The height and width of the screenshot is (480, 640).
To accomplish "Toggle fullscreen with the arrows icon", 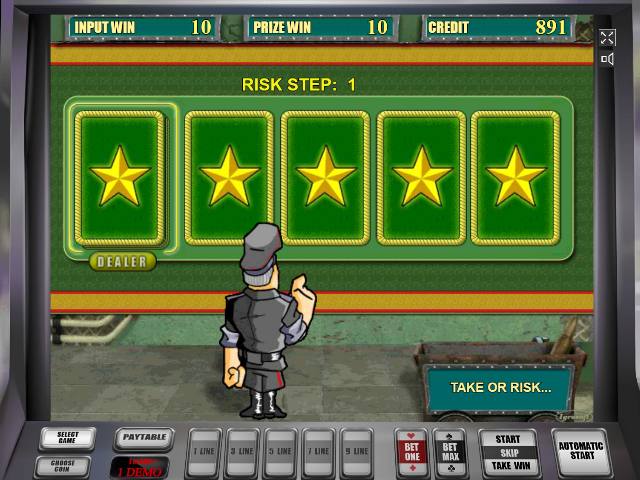I will 607,38.
